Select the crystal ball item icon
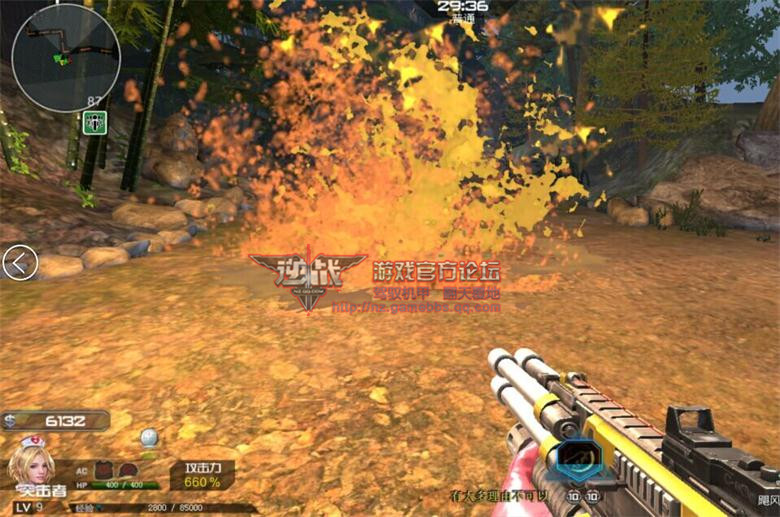Image resolution: width=780 pixels, height=517 pixels. click(149, 437)
